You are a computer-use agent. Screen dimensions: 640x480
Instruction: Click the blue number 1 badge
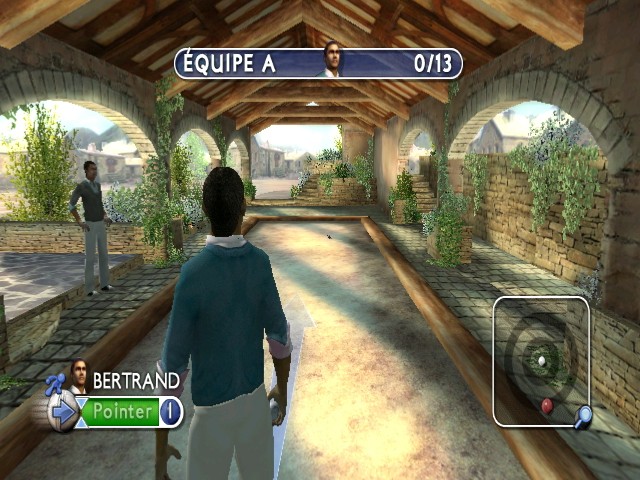tap(170, 411)
